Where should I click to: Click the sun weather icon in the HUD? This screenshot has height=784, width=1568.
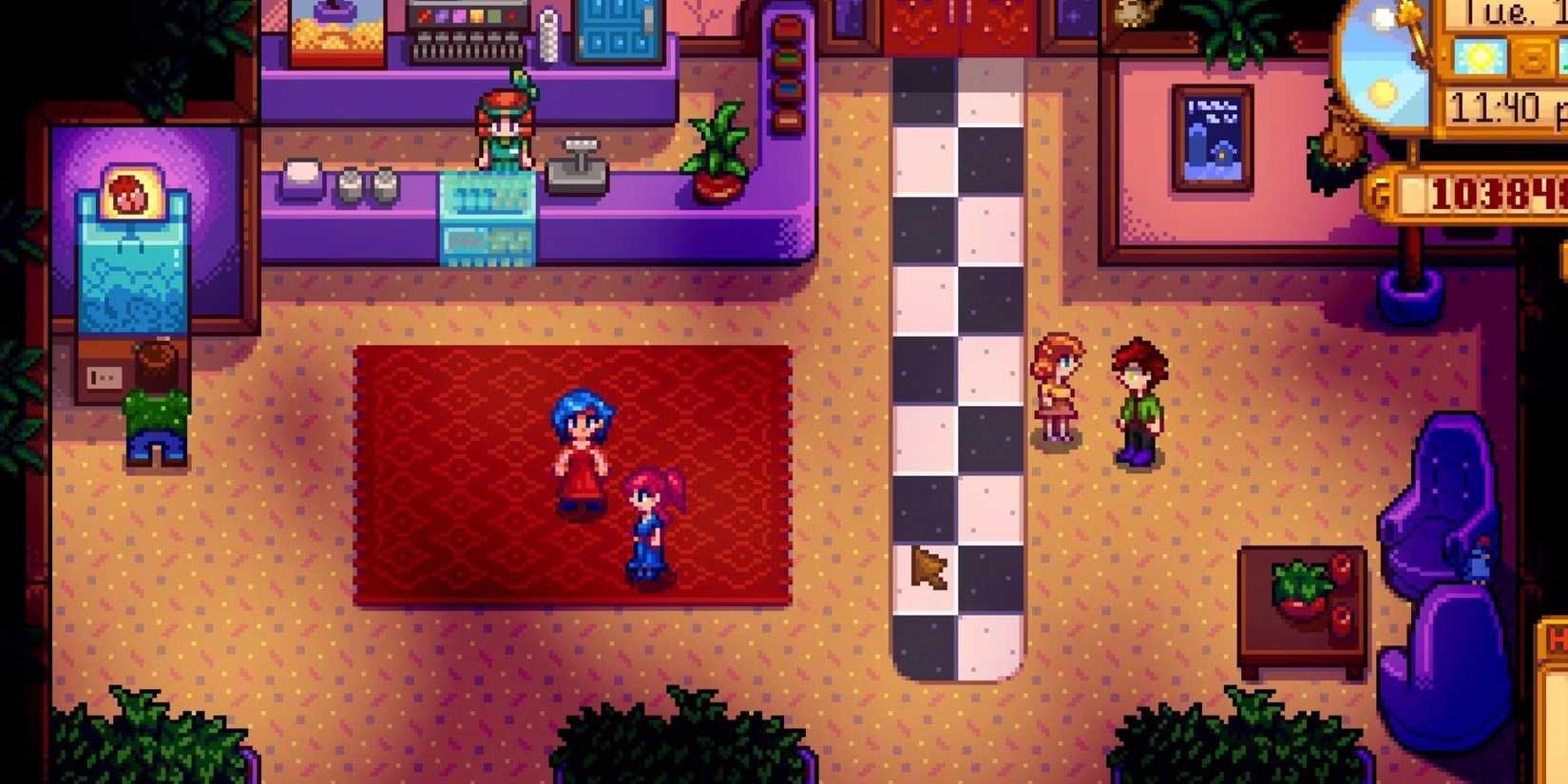pos(1478,55)
